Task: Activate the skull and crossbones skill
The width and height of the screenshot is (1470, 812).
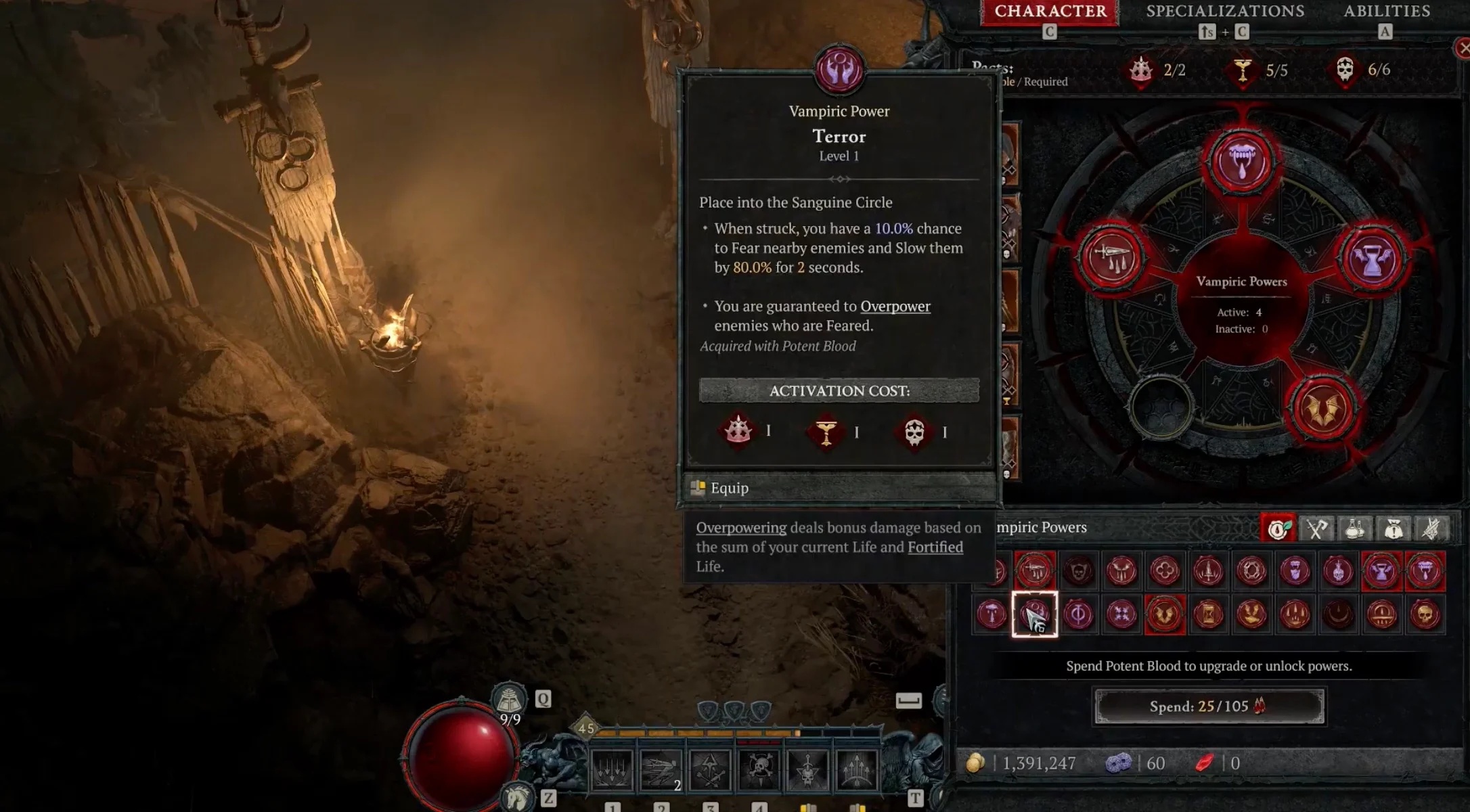Action: [x=759, y=770]
